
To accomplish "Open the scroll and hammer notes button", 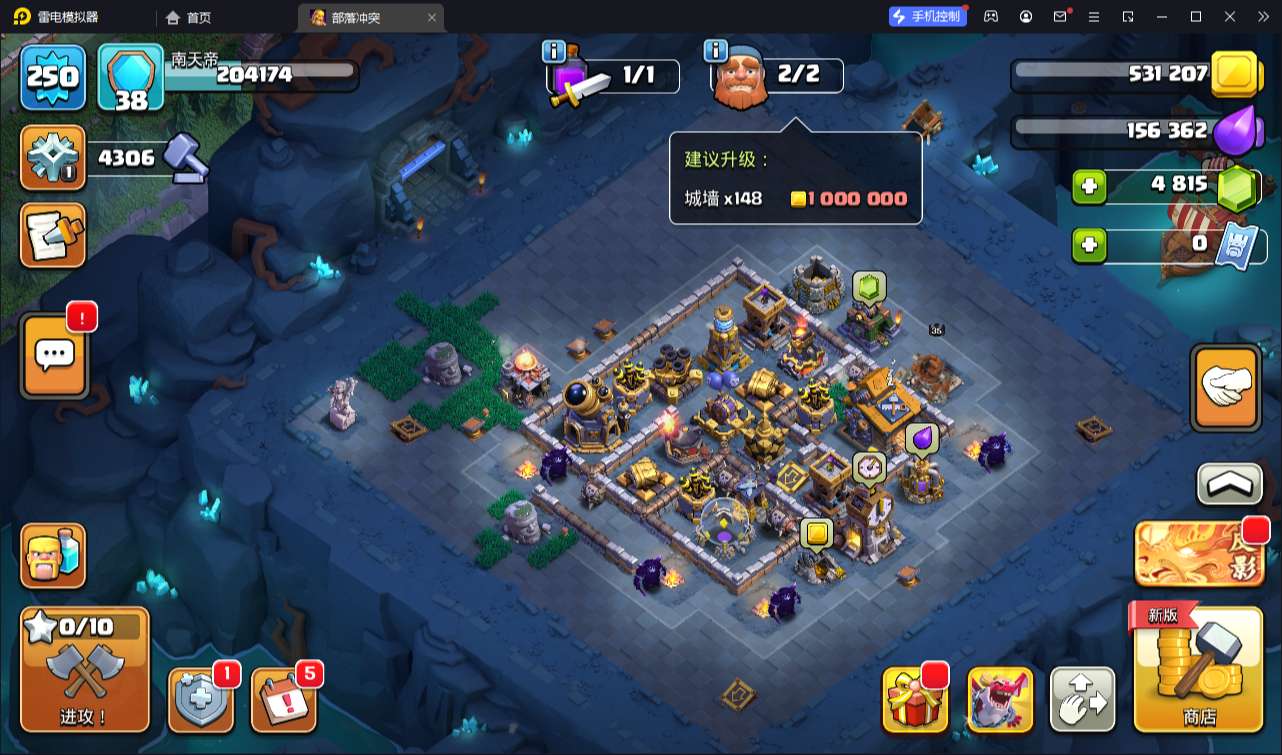I will [54, 236].
